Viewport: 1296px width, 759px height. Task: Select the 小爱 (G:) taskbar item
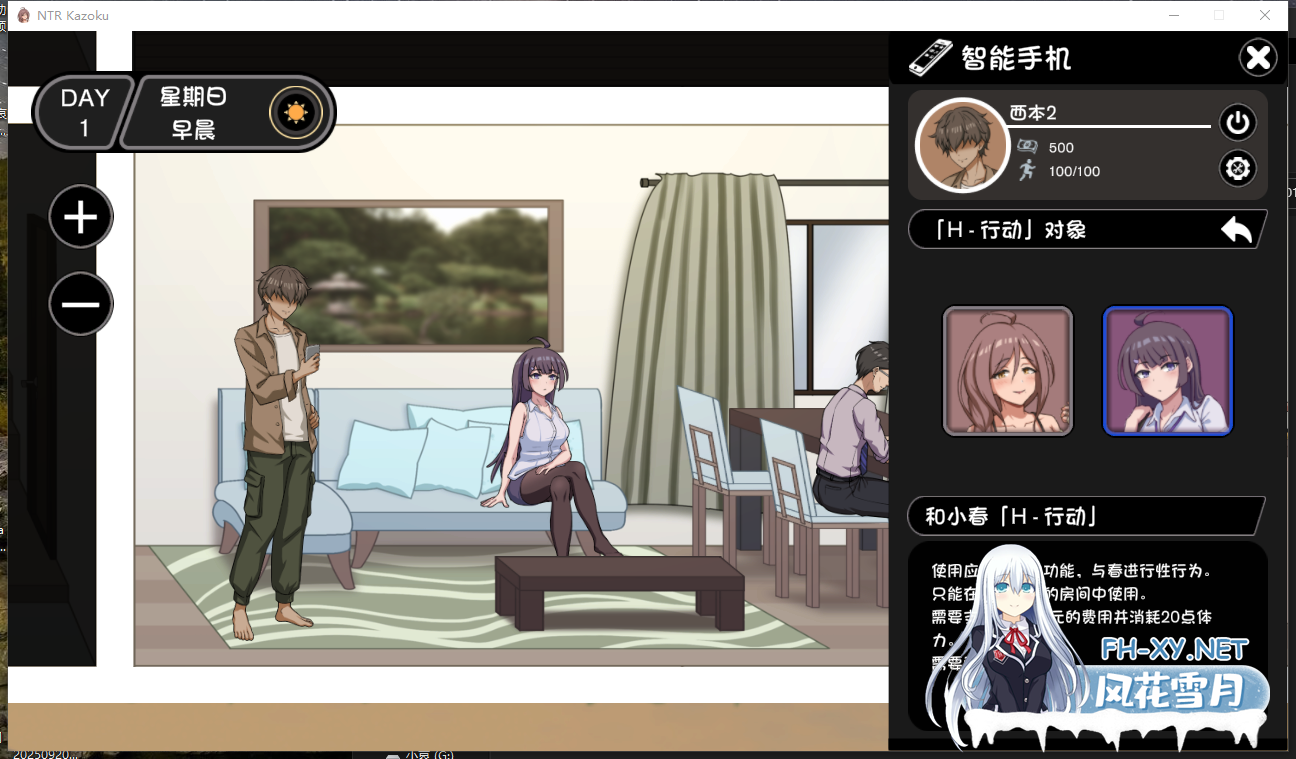pyautogui.click(x=420, y=753)
